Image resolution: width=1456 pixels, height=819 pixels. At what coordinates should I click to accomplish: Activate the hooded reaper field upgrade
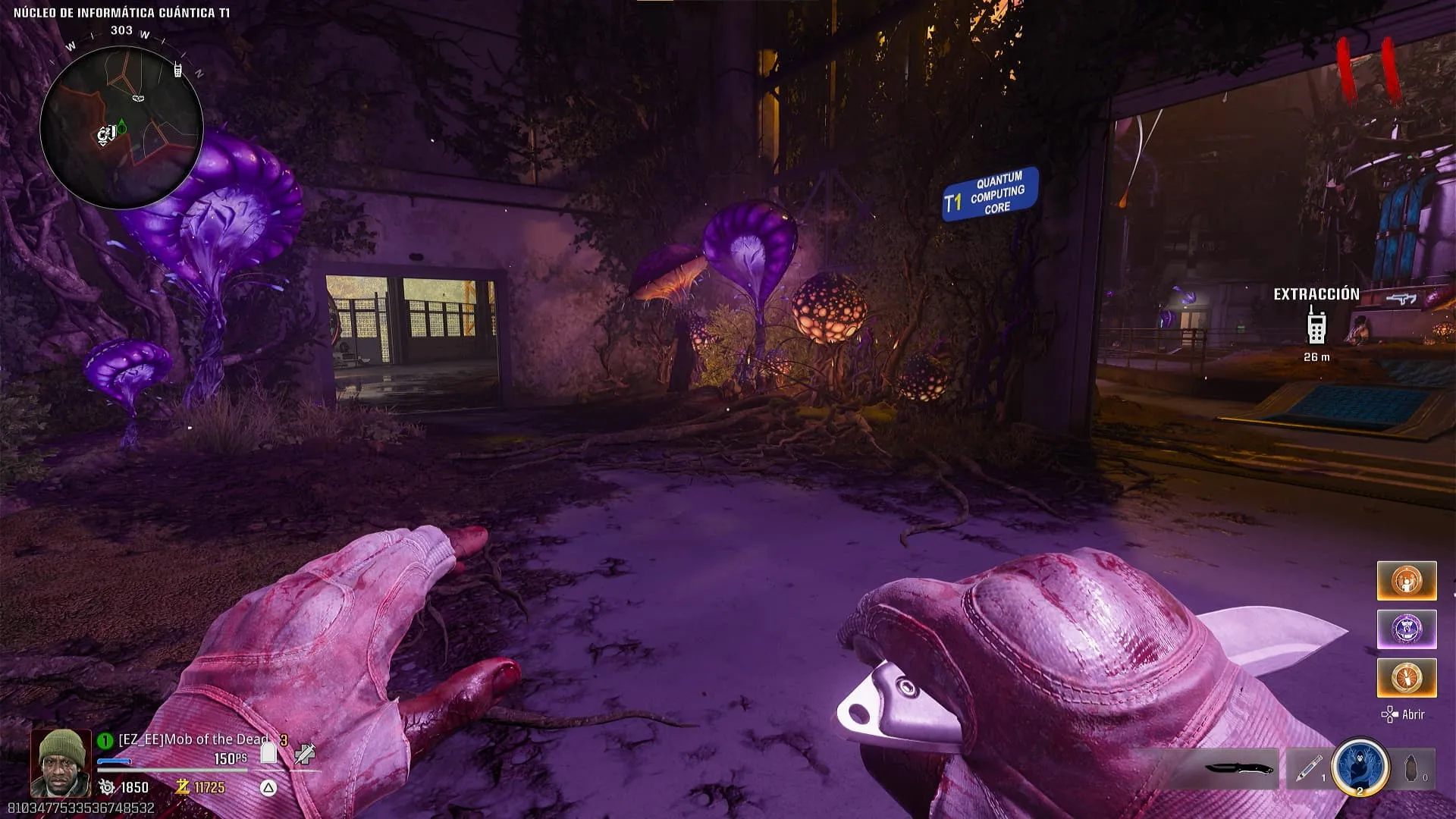tap(1359, 767)
